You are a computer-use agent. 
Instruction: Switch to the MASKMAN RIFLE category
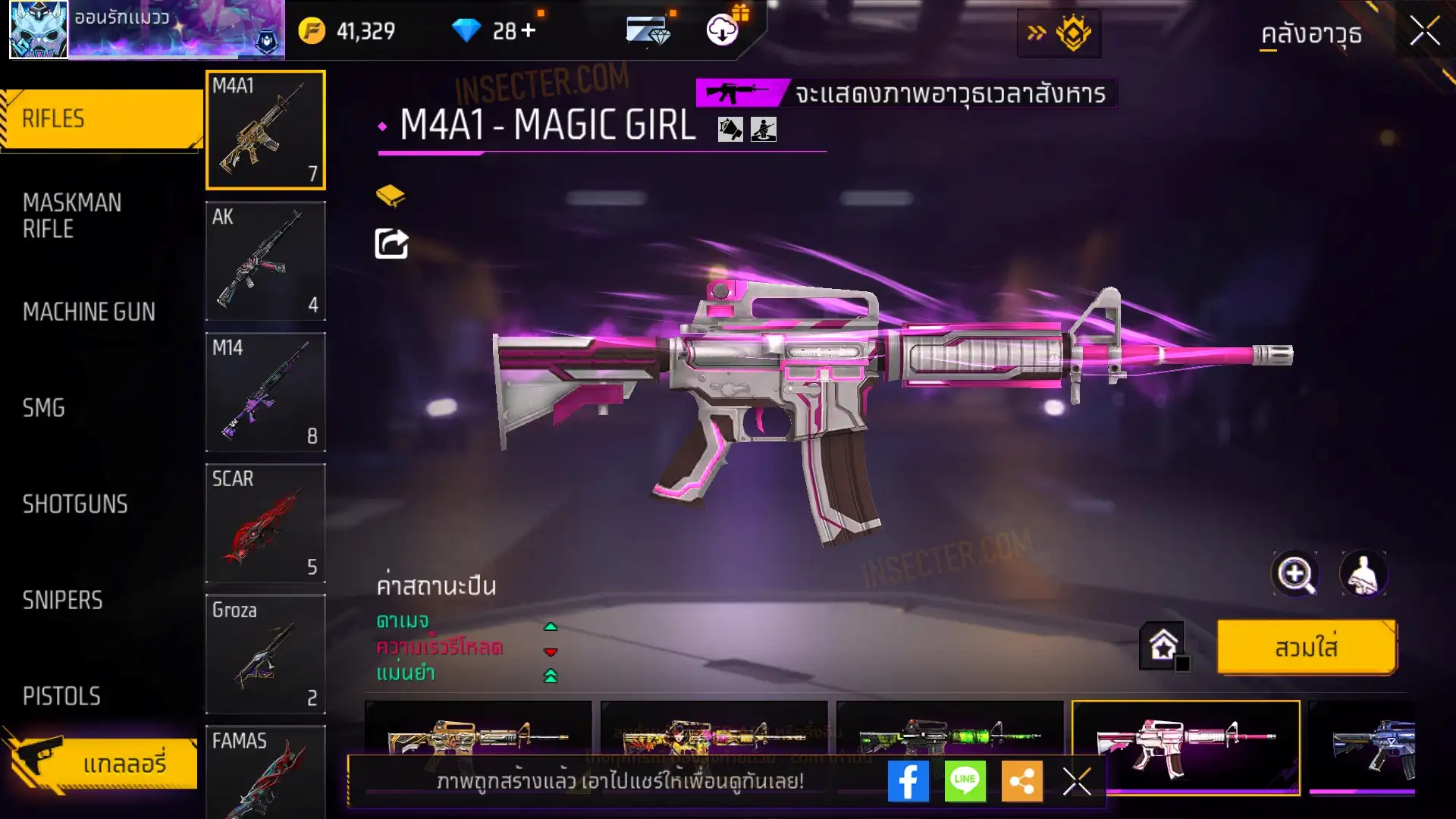tap(72, 215)
